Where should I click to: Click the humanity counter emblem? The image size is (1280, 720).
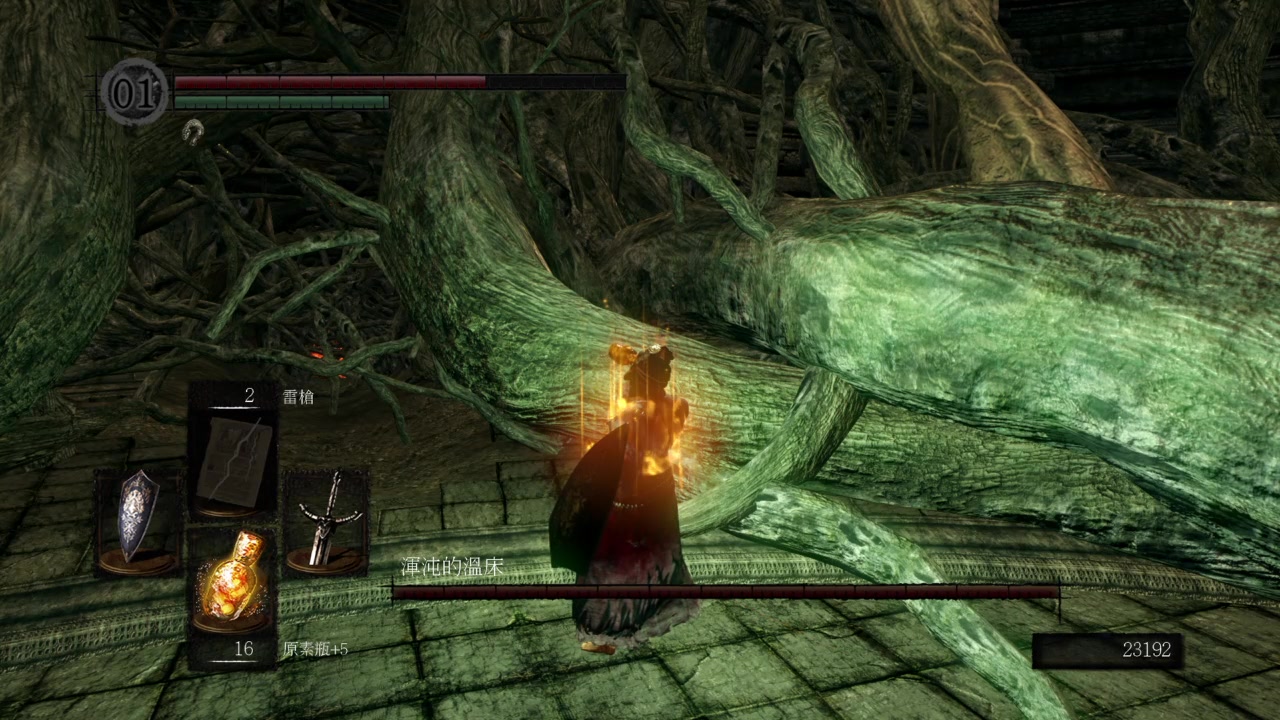[x=134, y=92]
